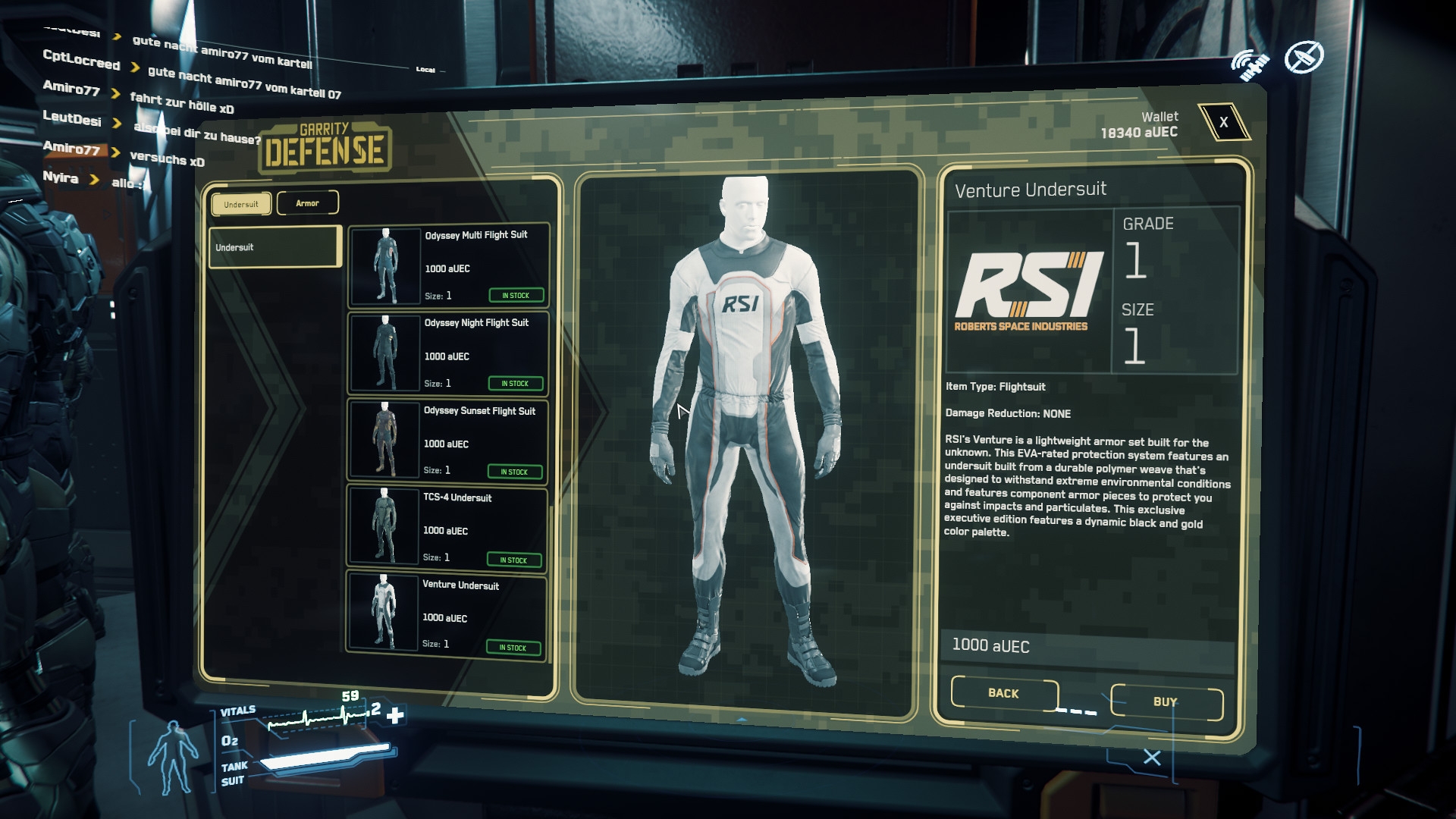Go back with the BACK button
Image resolution: width=1456 pixels, height=819 pixels.
tap(1003, 693)
